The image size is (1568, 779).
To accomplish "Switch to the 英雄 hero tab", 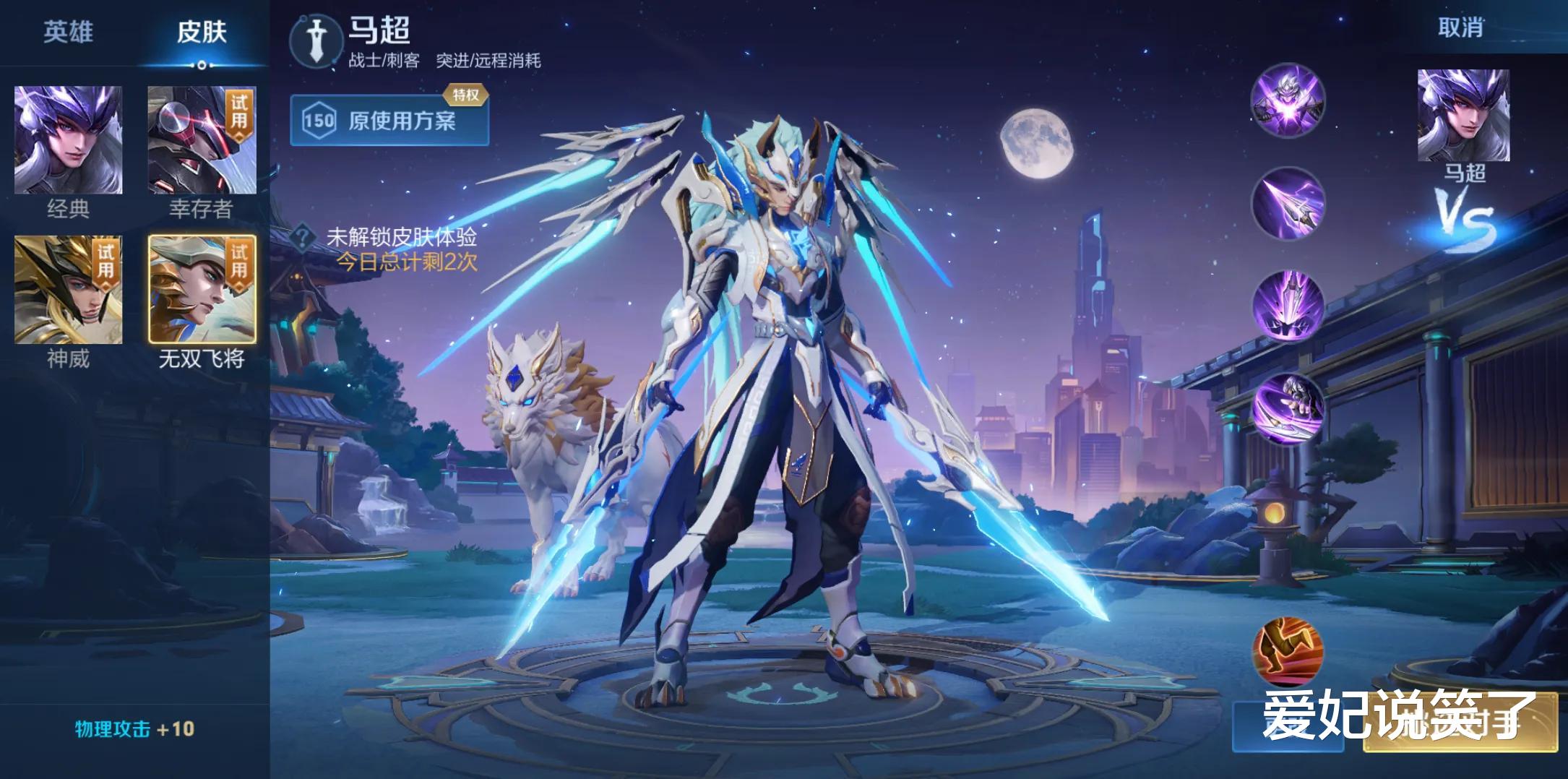I will pyautogui.click(x=68, y=32).
